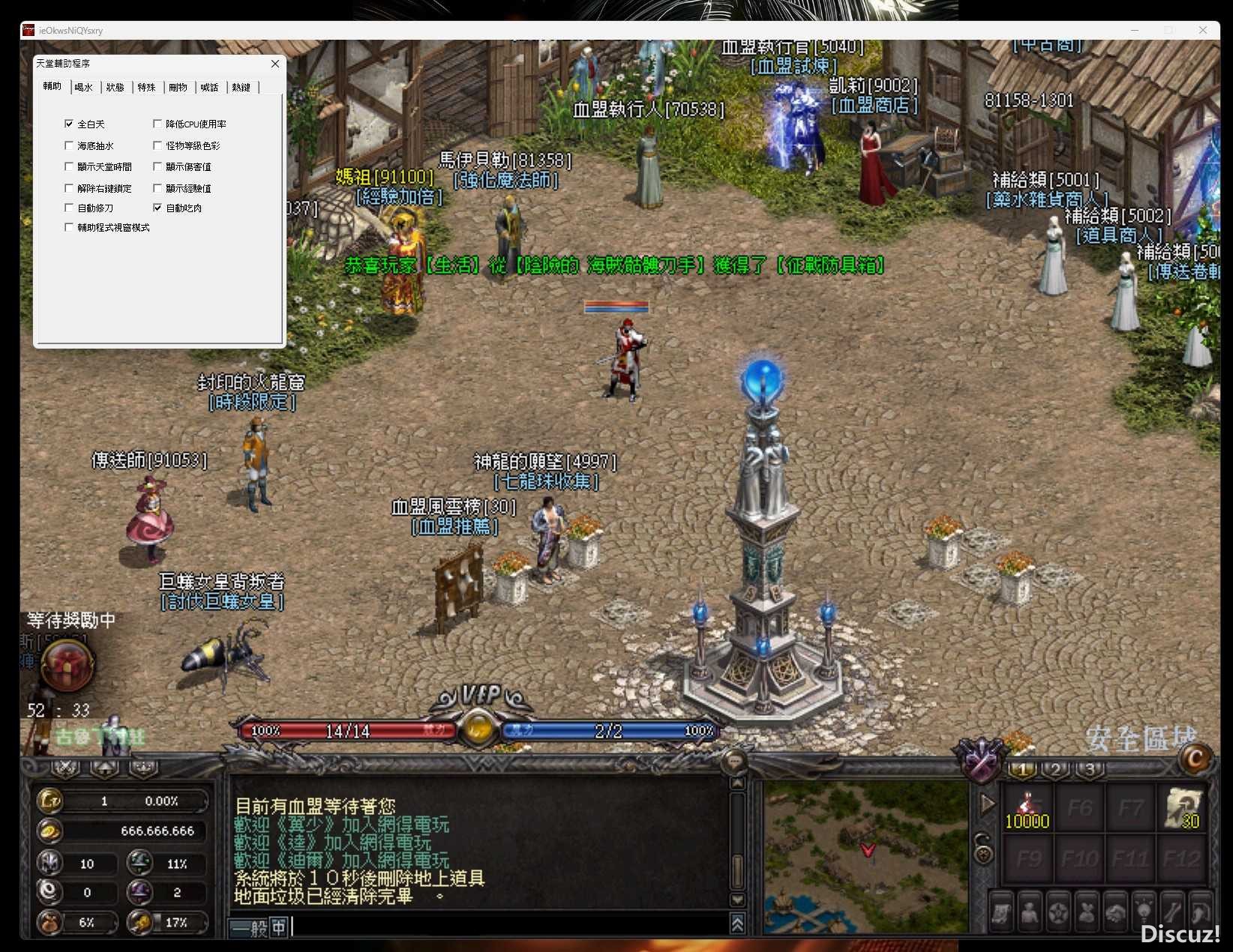The width and height of the screenshot is (1233, 952).
Task: Turn on 自動修刀 option
Action: [x=69, y=208]
